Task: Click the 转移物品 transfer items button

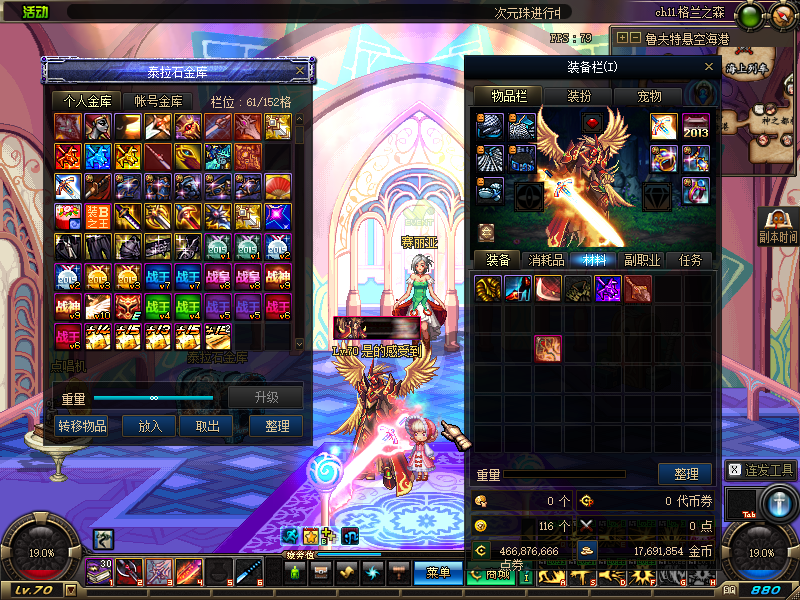Action: pyautogui.click(x=83, y=426)
